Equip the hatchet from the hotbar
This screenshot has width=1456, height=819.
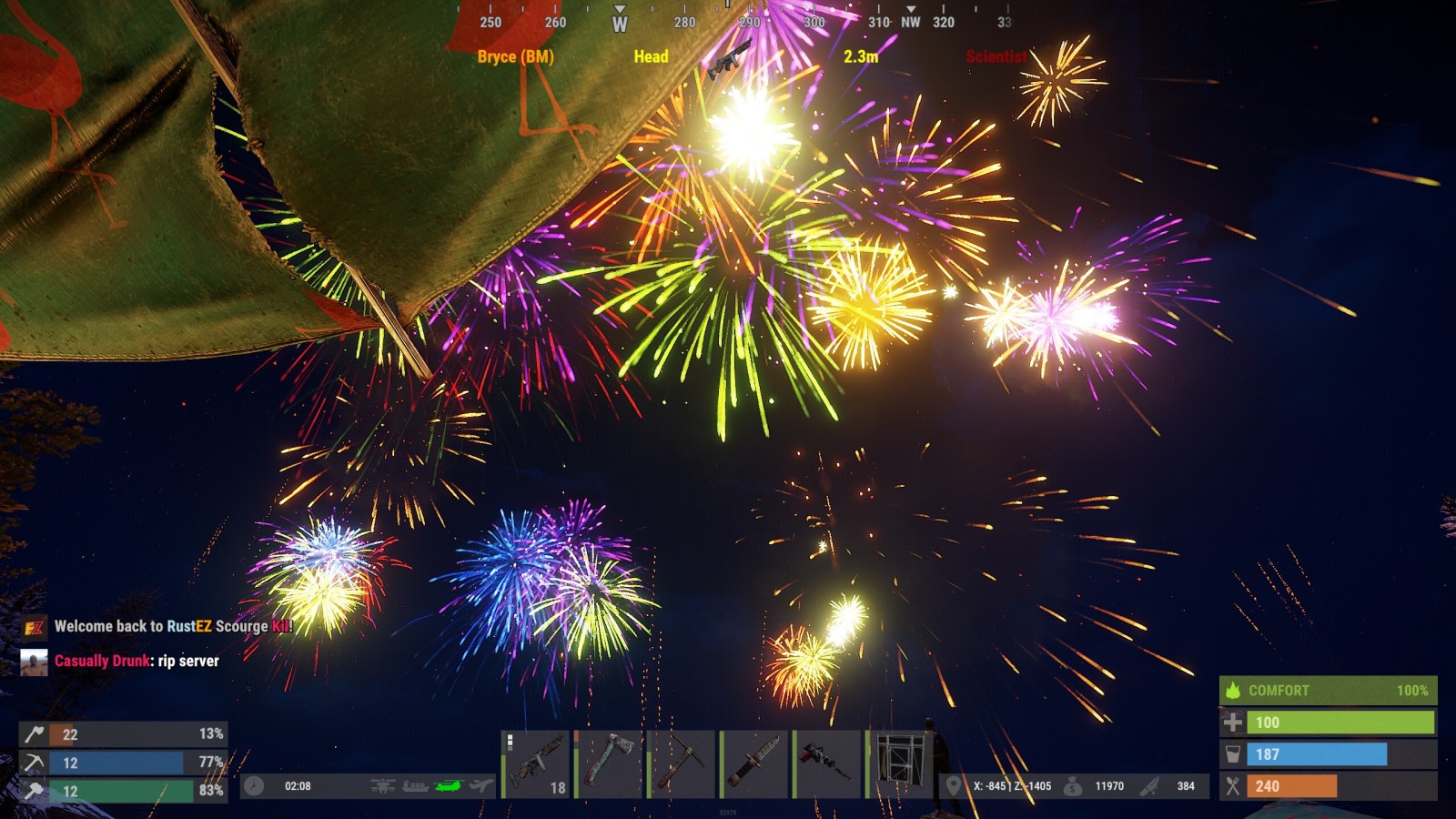(x=610, y=764)
